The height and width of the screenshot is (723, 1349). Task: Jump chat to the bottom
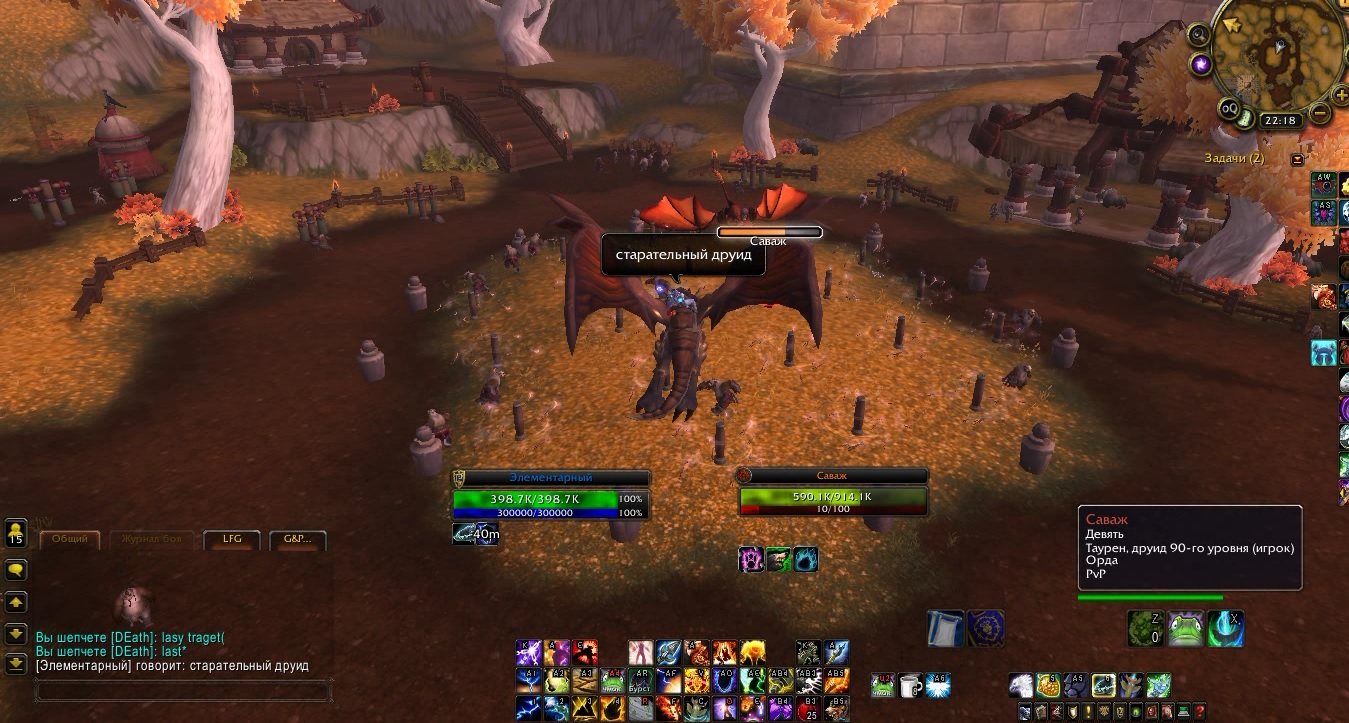pos(16,664)
